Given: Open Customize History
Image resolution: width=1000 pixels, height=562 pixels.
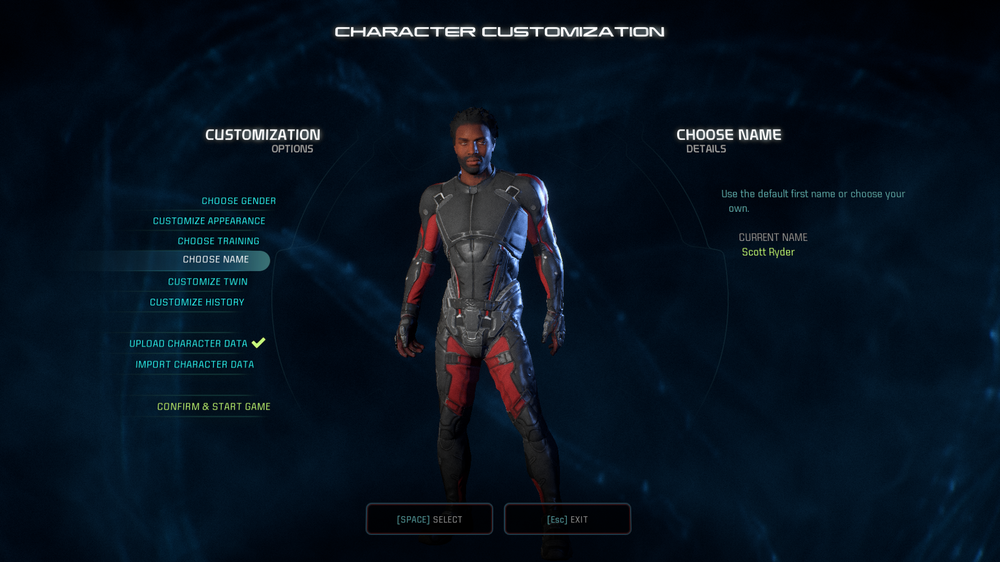Looking at the screenshot, I should pyautogui.click(x=197, y=302).
